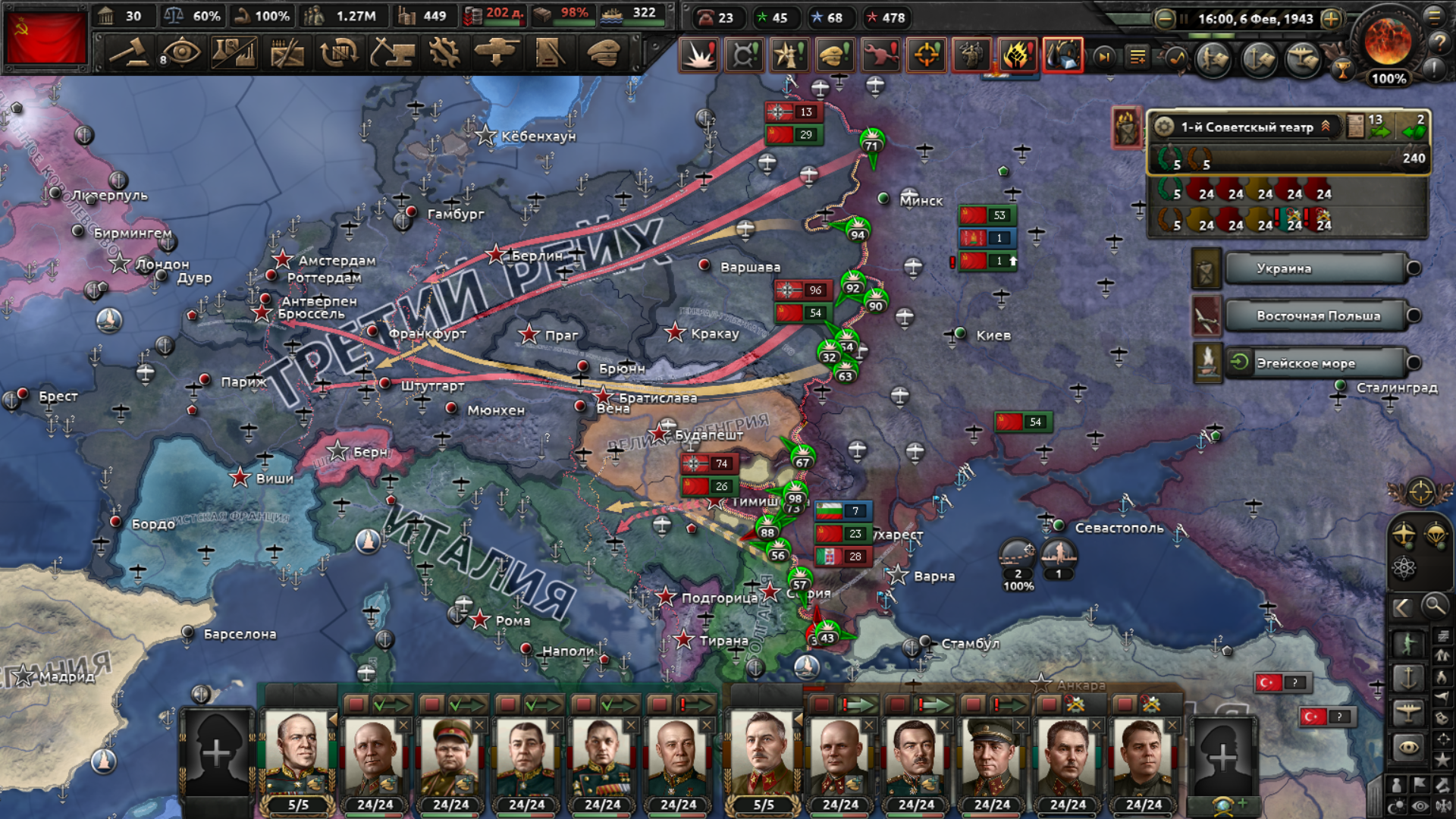Open the magnifying glass search tool
Viewport: 1456px width, 819px height.
pyautogui.click(x=1434, y=606)
